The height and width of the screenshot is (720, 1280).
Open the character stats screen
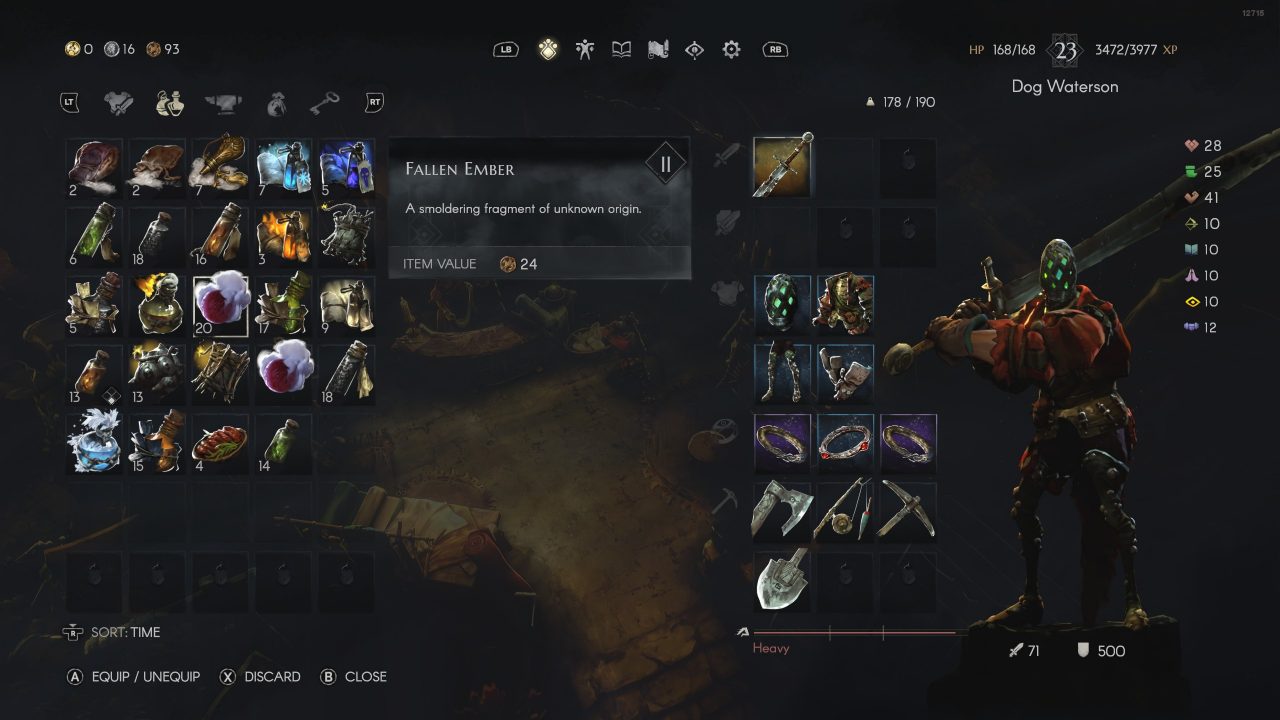click(584, 49)
